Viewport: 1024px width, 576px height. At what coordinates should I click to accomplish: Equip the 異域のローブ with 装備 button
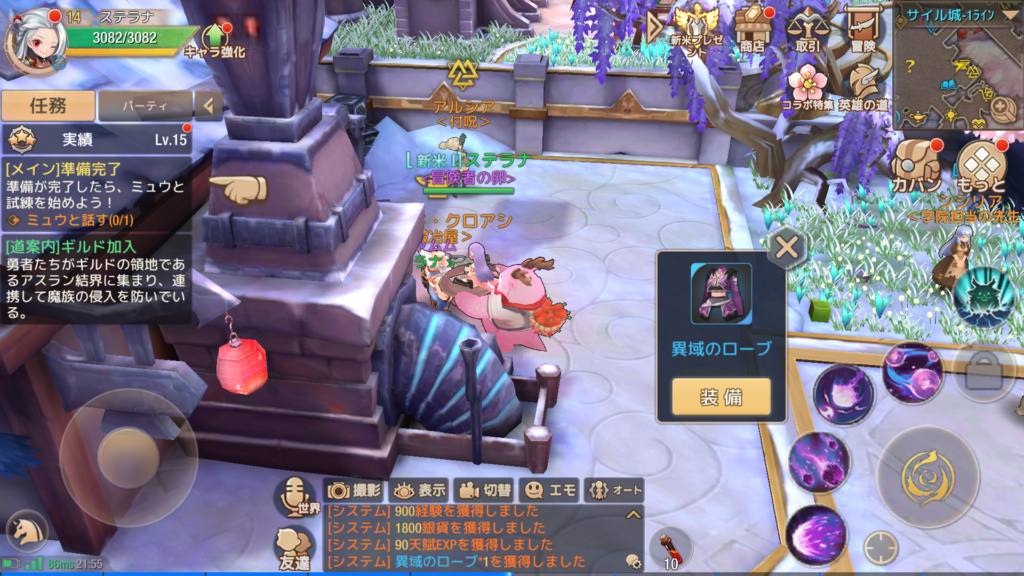tap(721, 397)
